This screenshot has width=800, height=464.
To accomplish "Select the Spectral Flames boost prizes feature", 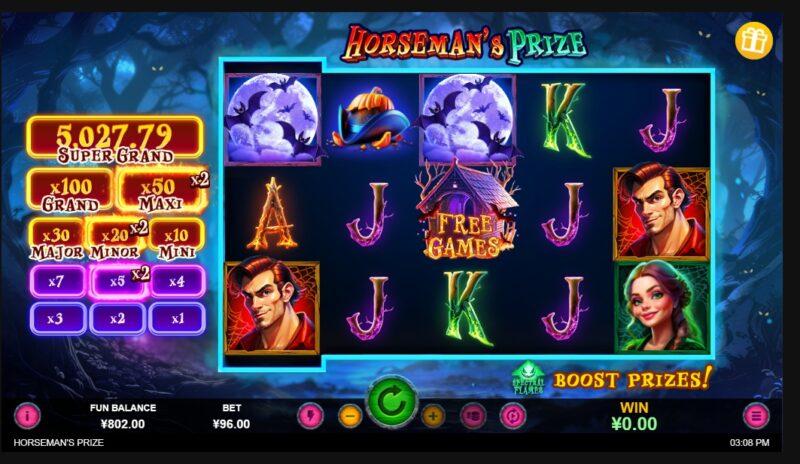I will coord(528,379).
